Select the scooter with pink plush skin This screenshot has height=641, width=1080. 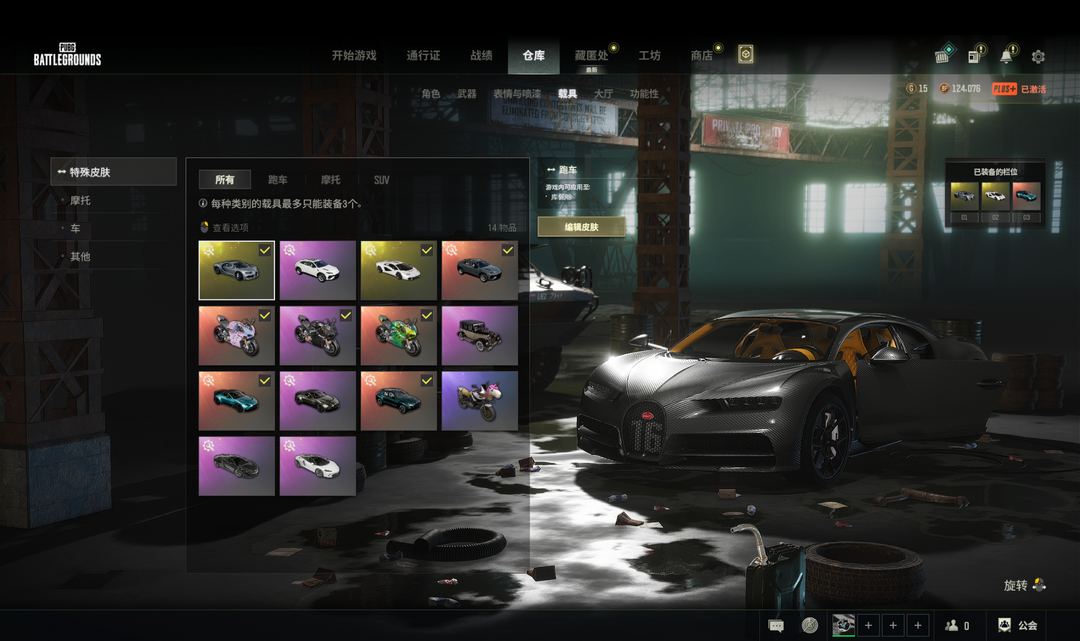pos(480,401)
